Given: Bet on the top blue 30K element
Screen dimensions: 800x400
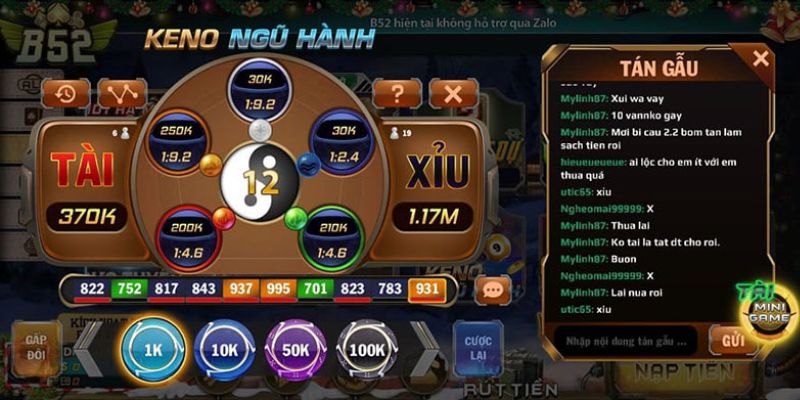Looking at the screenshot, I should [x=259, y=87].
